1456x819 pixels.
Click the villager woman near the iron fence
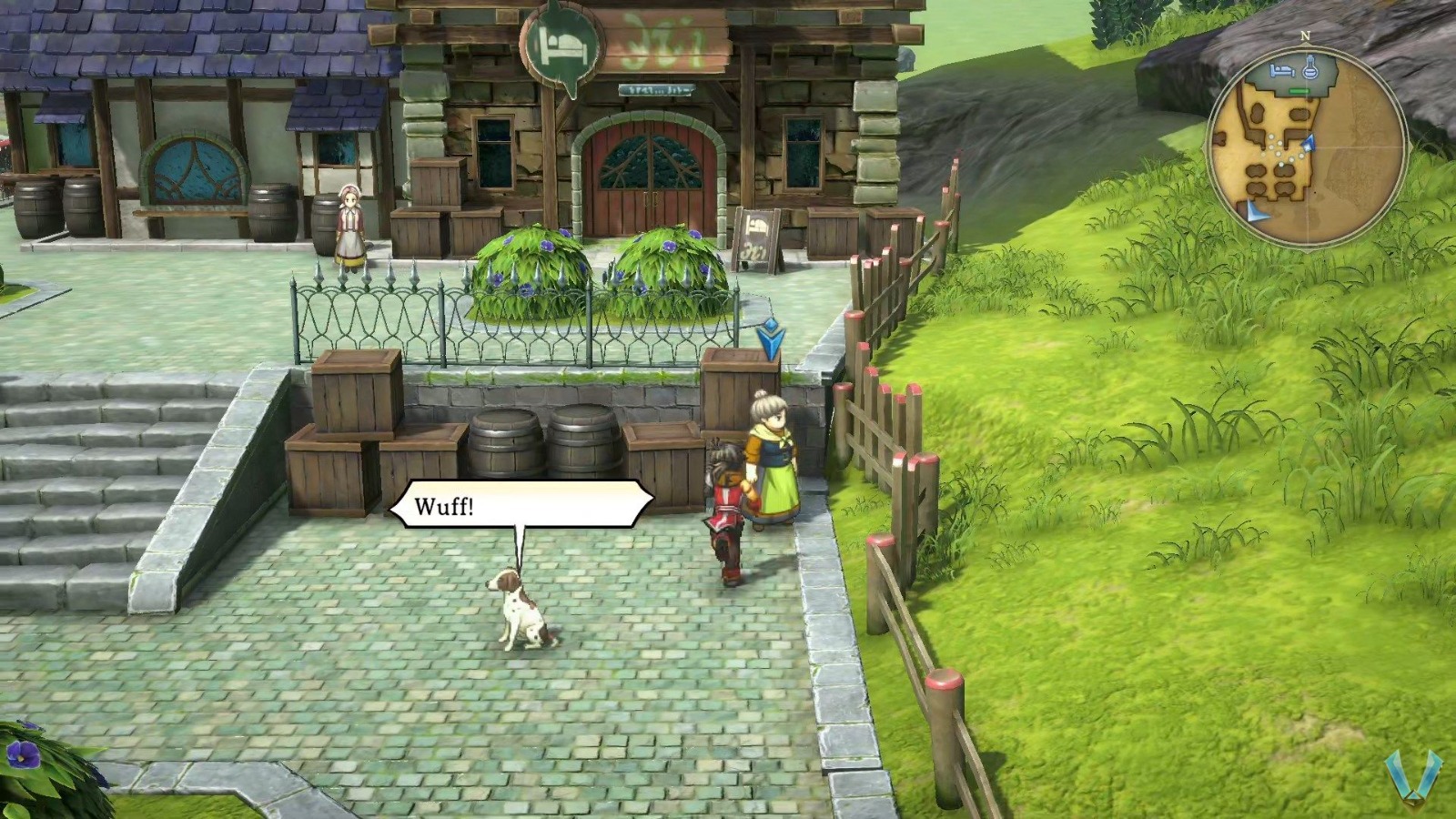pyautogui.click(x=349, y=227)
